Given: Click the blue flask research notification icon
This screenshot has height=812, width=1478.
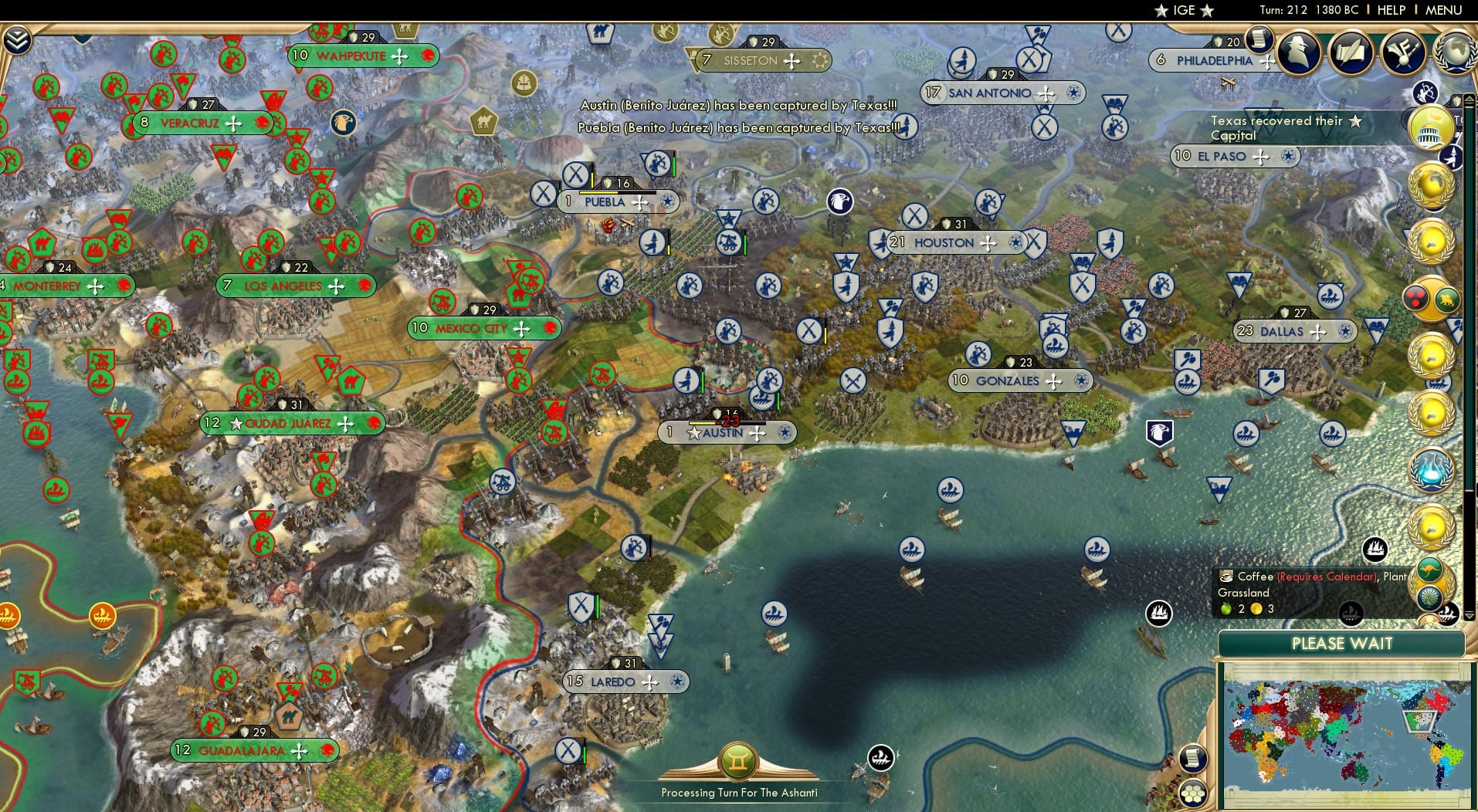Looking at the screenshot, I should (1432, 469).
